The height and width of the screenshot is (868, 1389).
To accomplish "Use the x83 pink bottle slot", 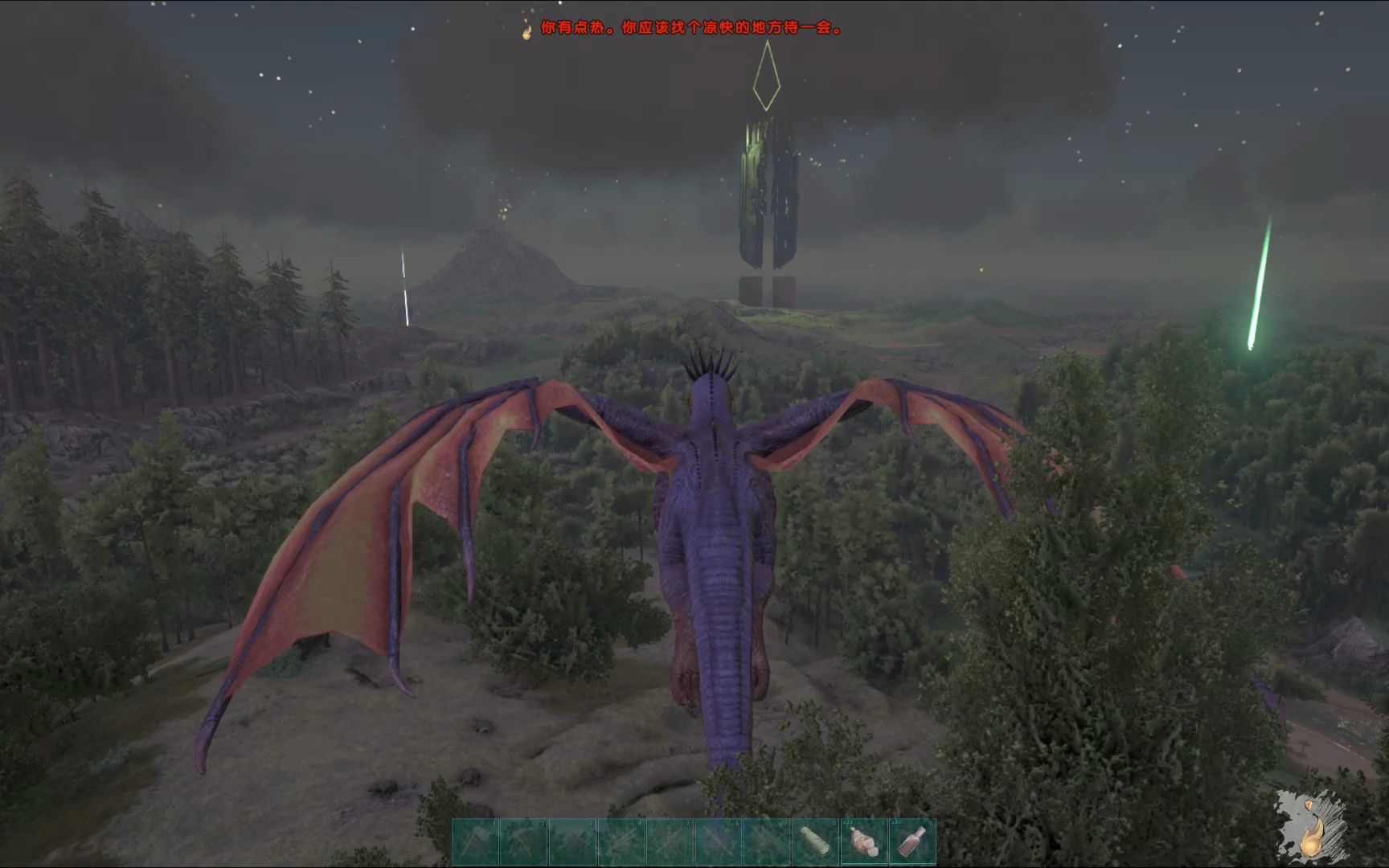I will point(912,841).
